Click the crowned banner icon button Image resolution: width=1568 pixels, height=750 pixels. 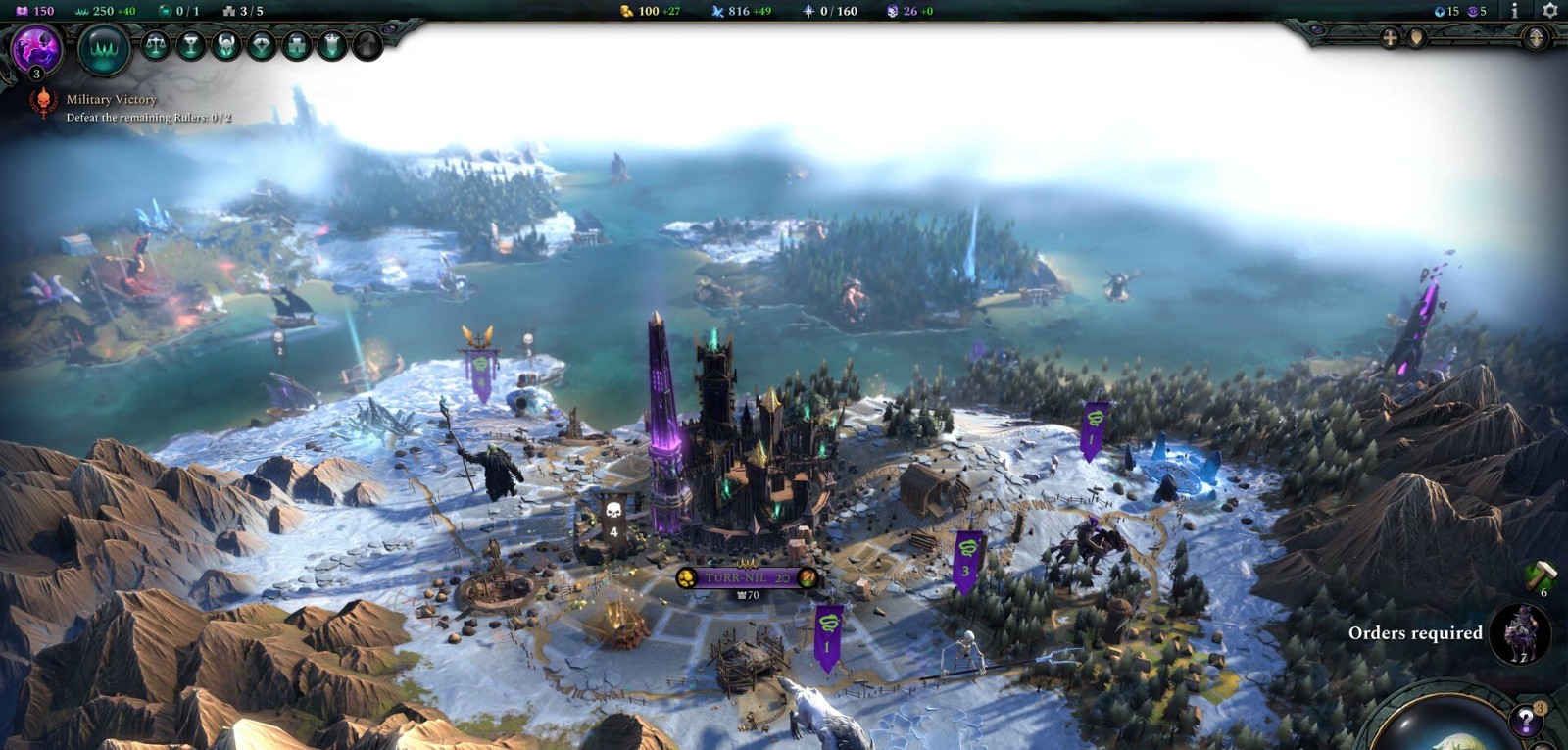pos(332,45)
